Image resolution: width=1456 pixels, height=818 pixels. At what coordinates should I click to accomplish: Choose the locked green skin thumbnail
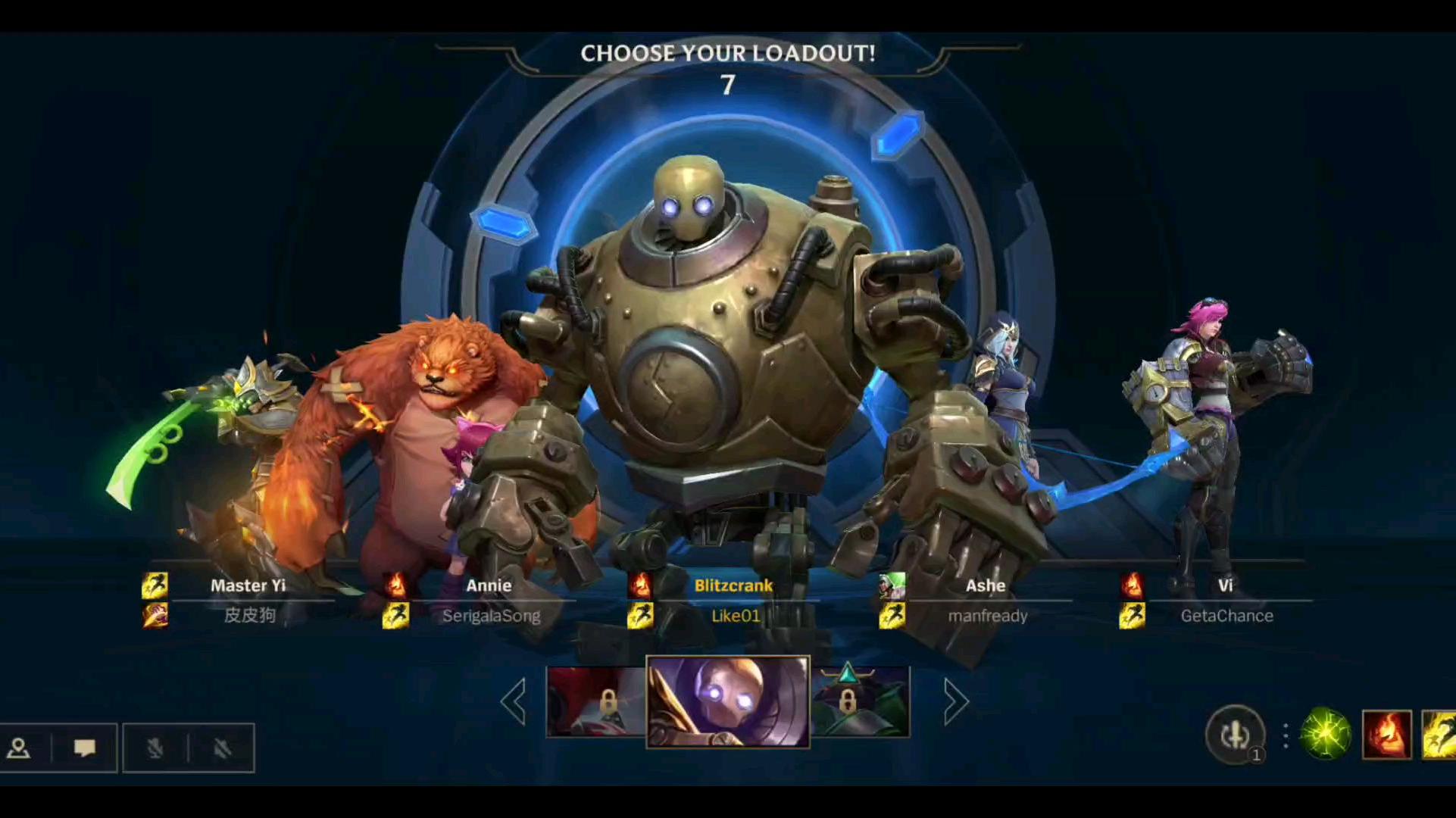click(x=860, y=702)
